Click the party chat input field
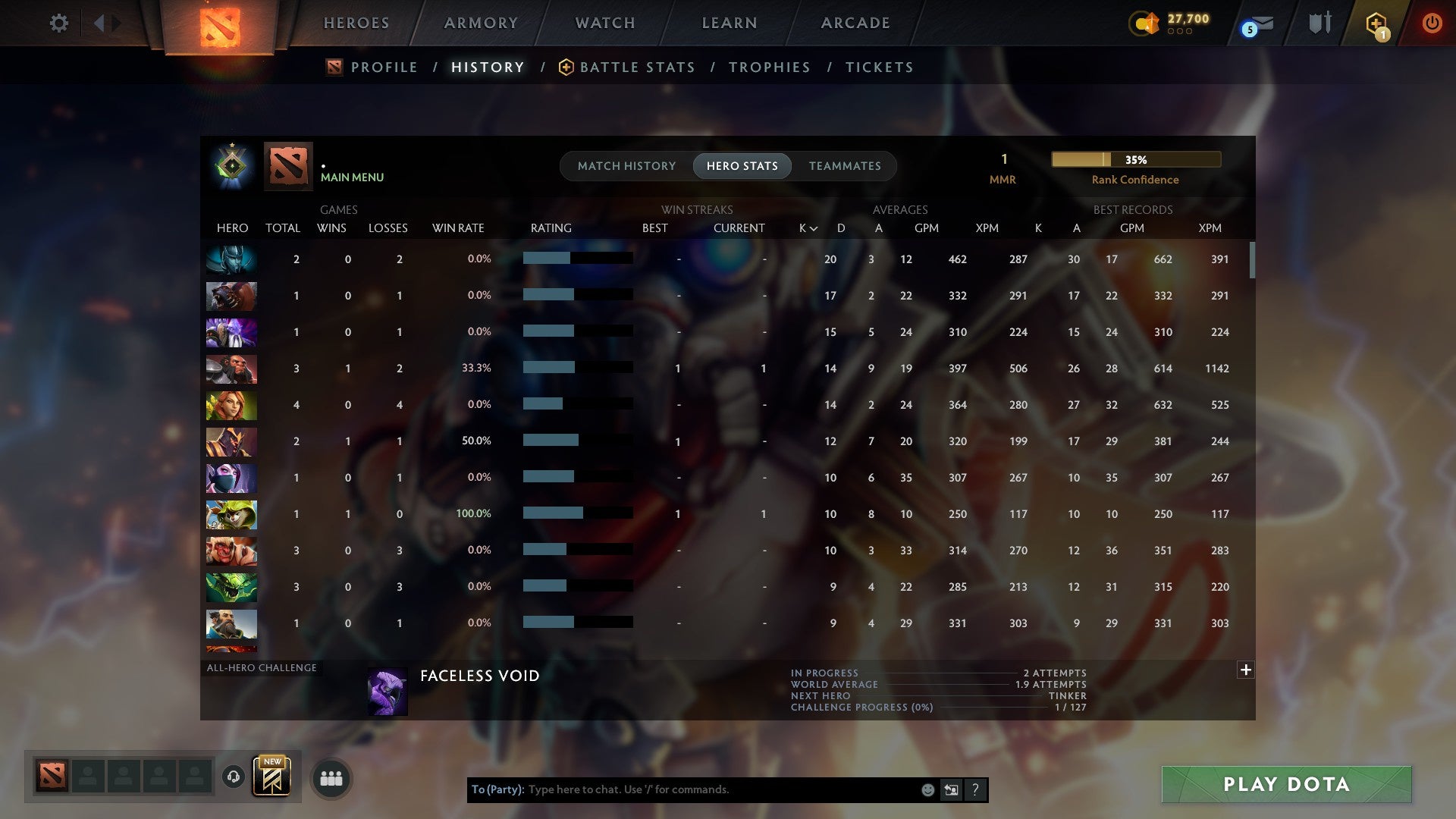This screenshot has width=1456, height=819. pyautogui.click(x=682, y=789)
